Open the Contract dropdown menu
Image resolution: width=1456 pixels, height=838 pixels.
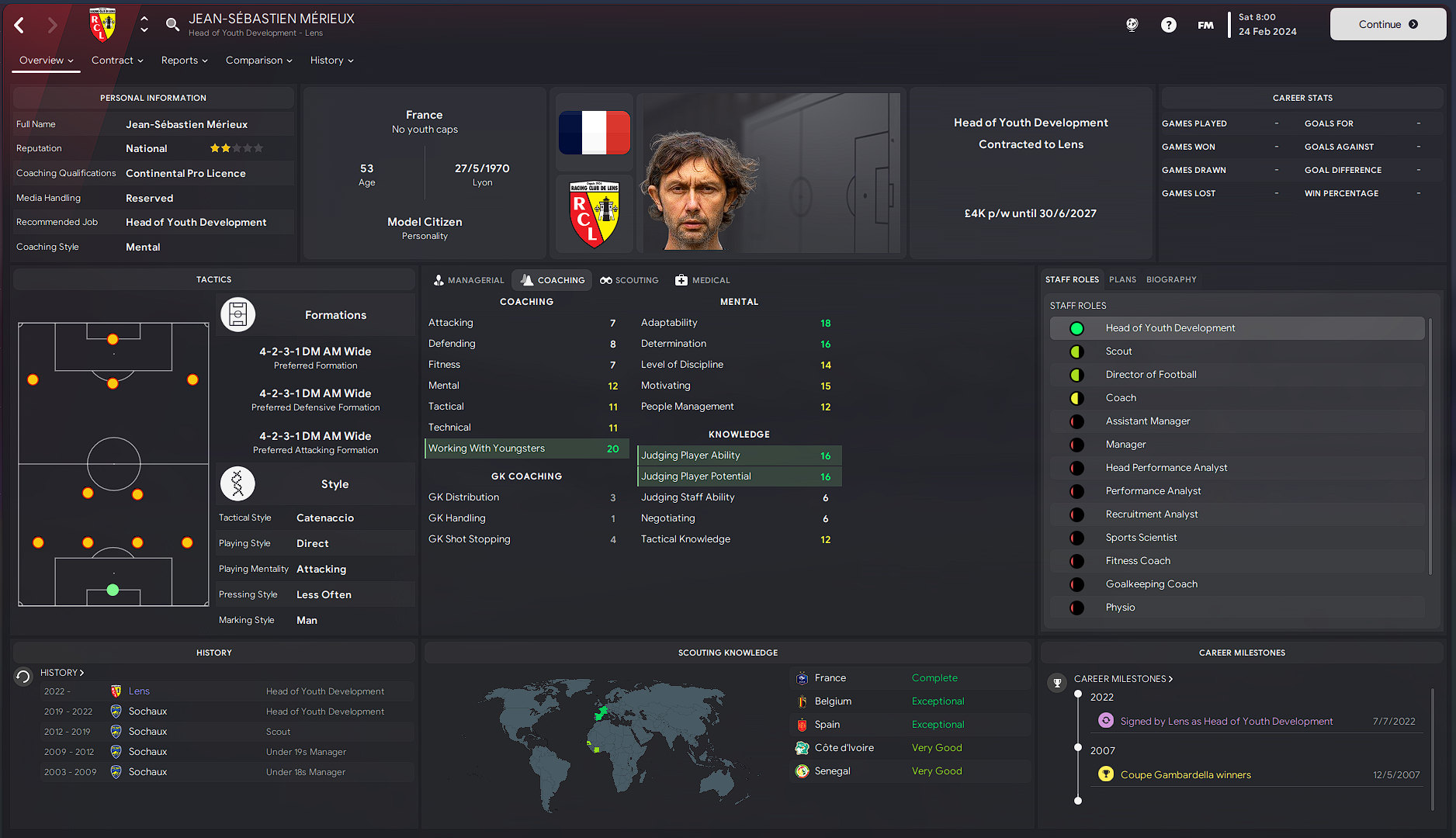[x=116, y=60]
